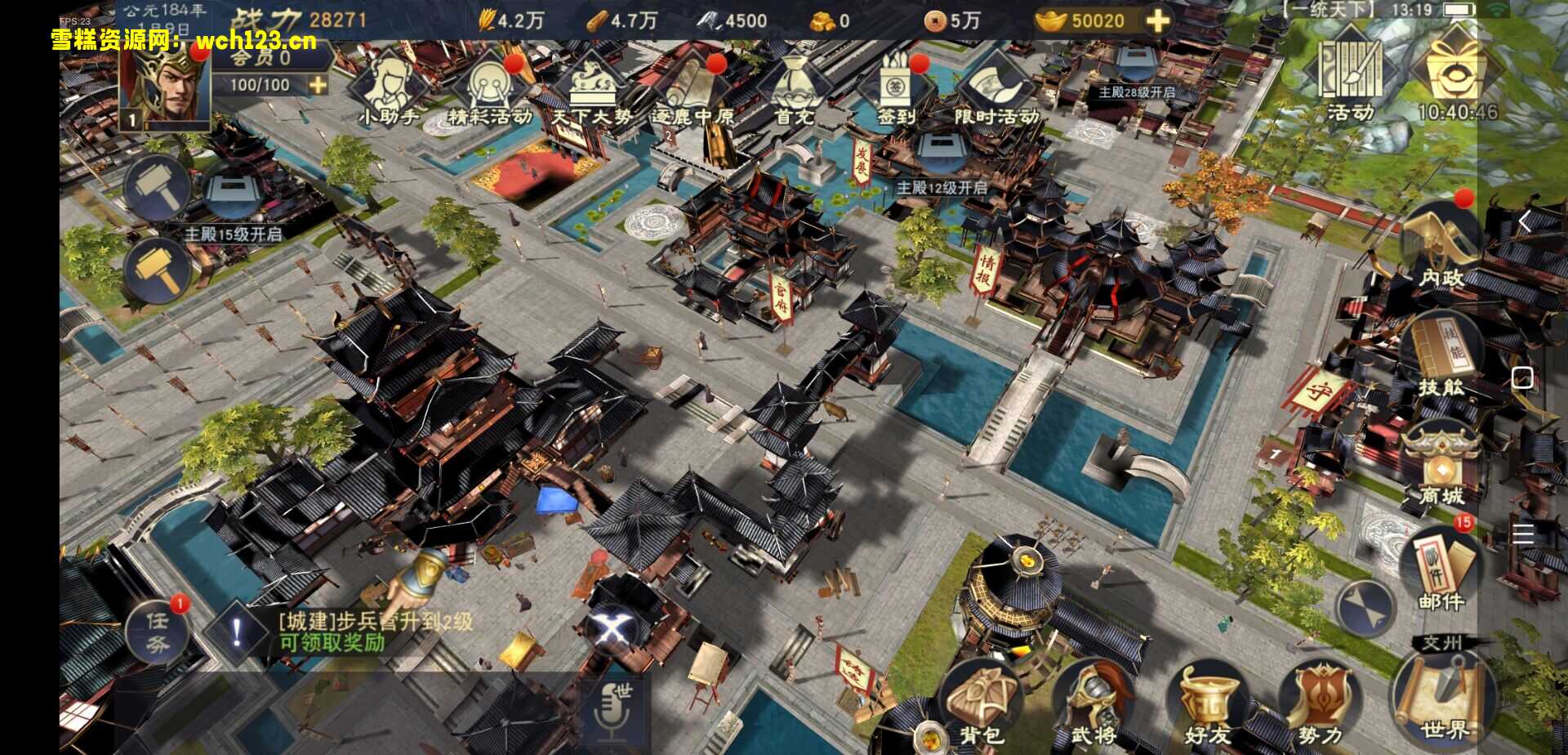
Task: Open the 签到 daily sign-in
Action: pyautogui.click(x=897, y=87)
